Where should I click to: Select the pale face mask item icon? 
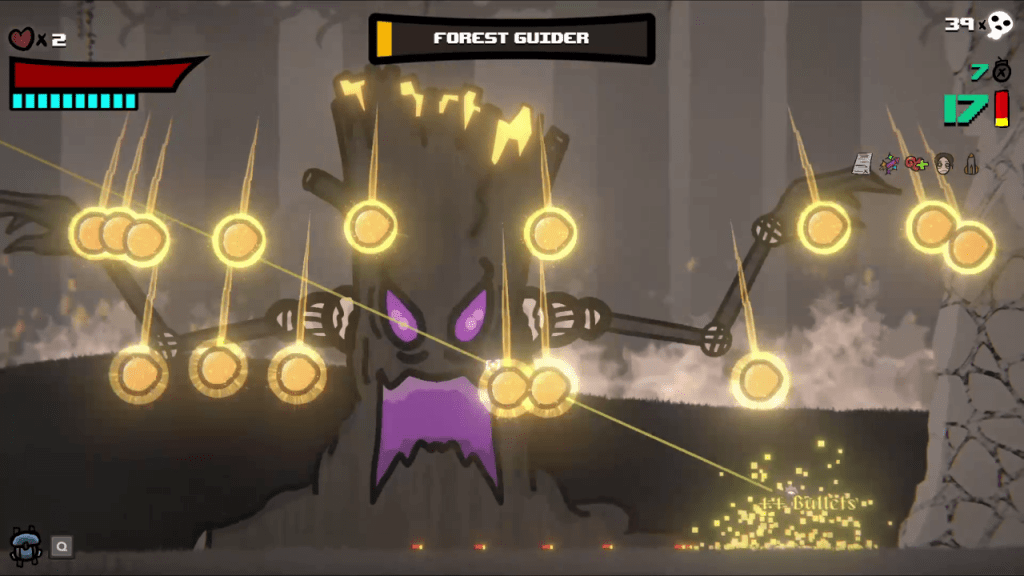click(x=943, y=164)
